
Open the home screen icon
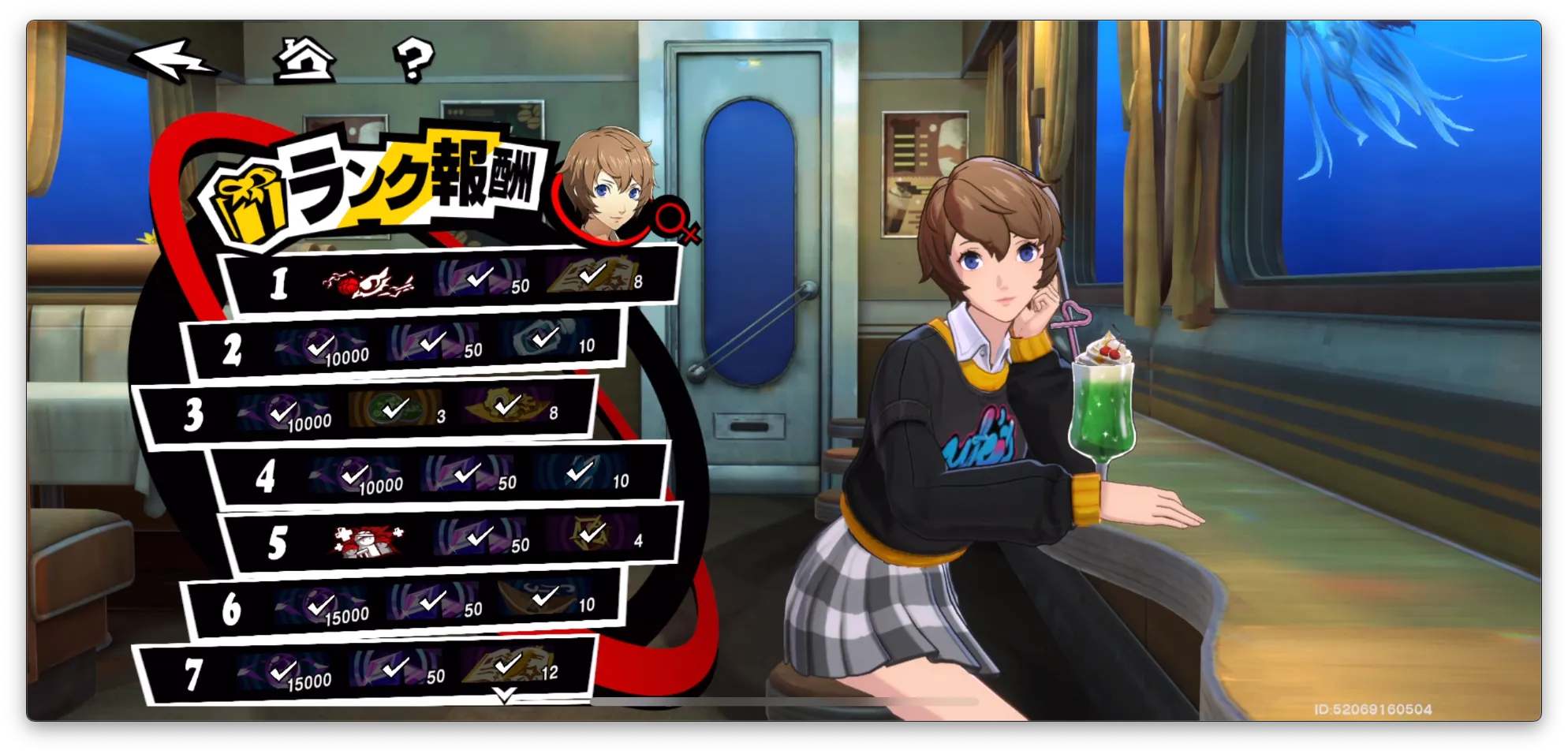tap(304, 61)
